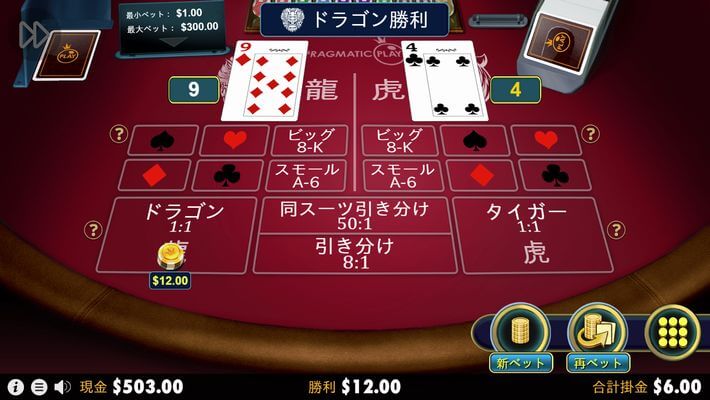Screen dimensions: 710x400
Task: Select the tiger-side red diamond suit bet
Action: pos(481,175)
